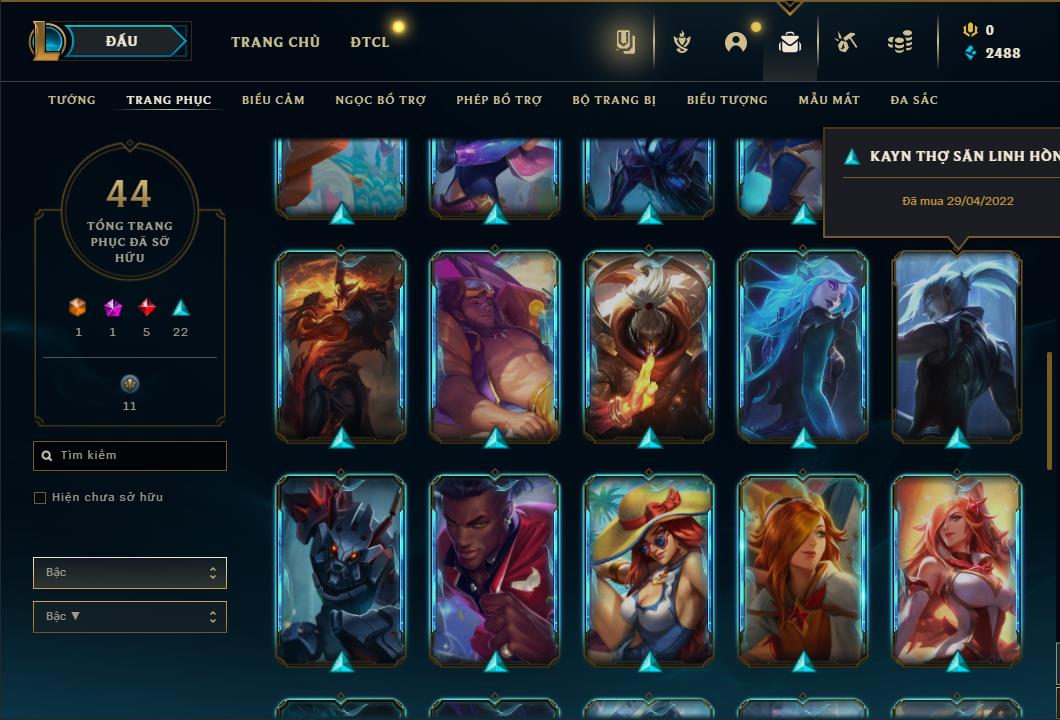Switch to the BIỂU CẢM tab

273,100
